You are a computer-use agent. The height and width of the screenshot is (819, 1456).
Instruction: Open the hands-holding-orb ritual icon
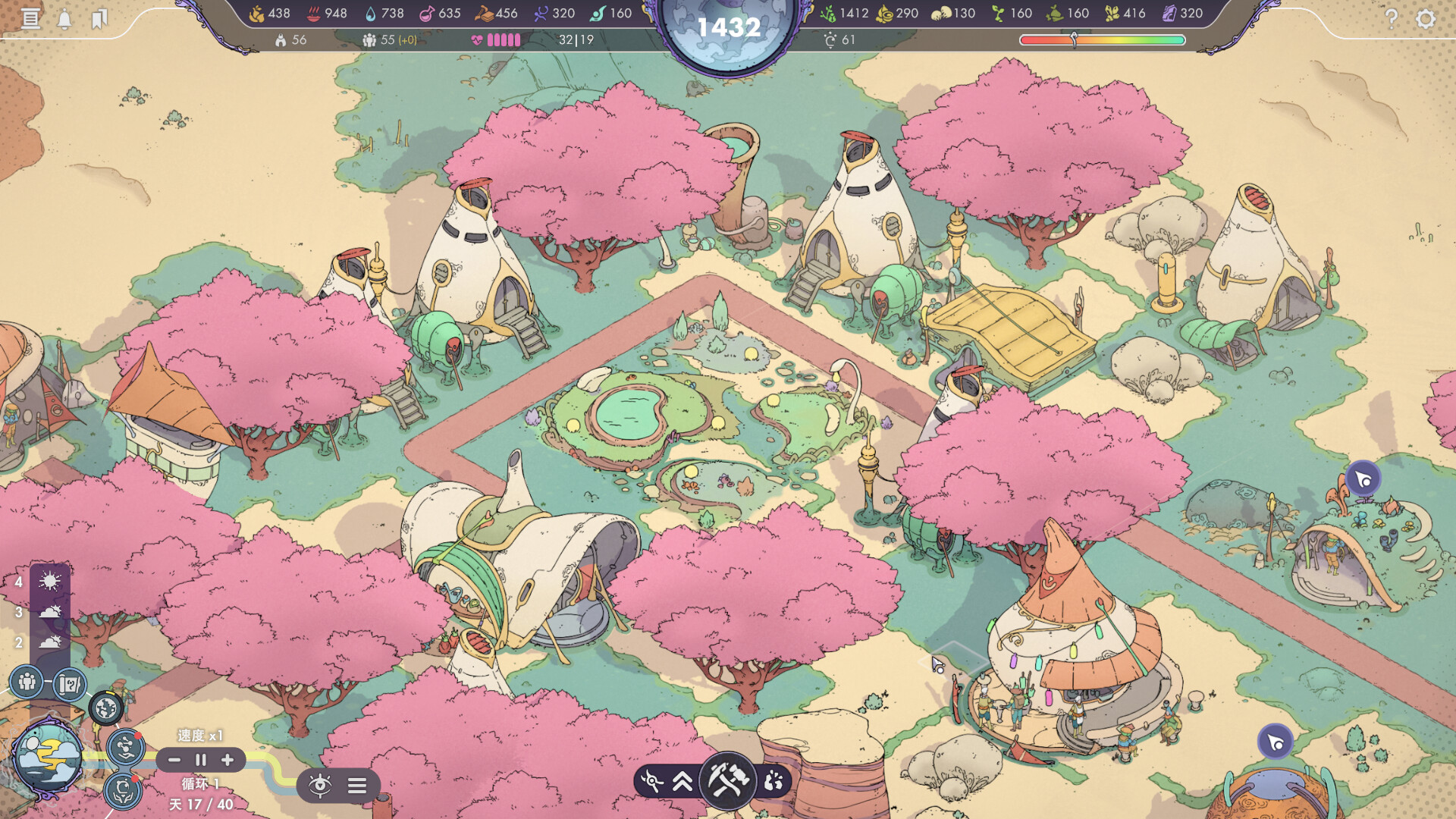tap(124, 791)
